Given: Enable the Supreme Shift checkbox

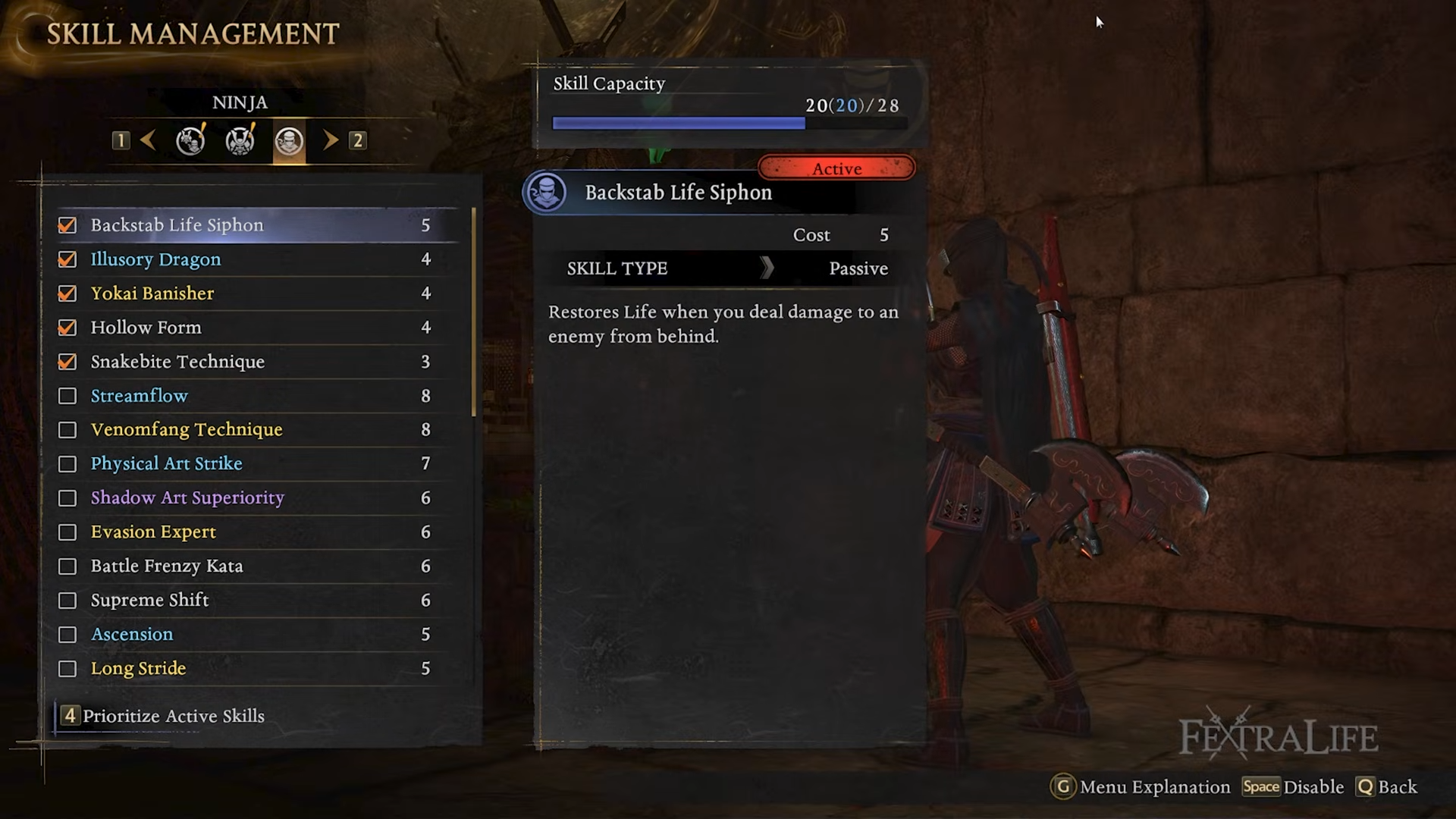Looking at the screenshot, I should click(67, 601).
